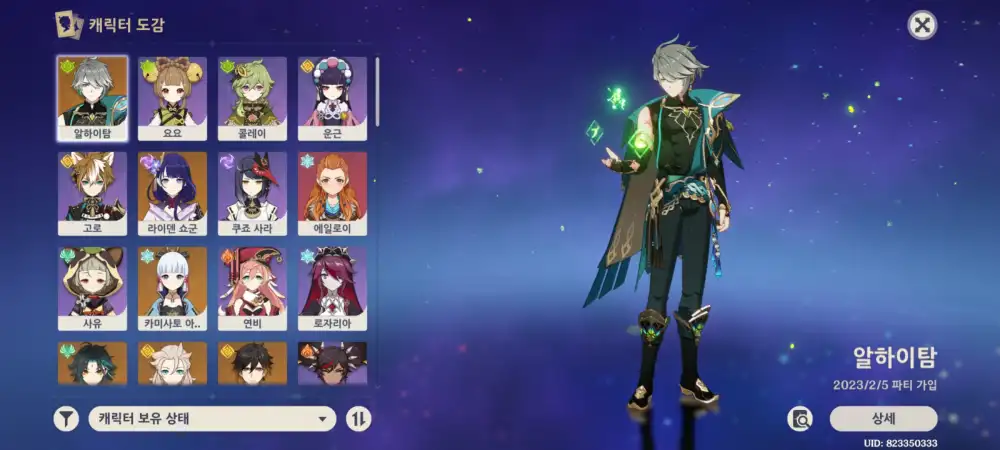Toggle the sort order arrows button
This screenshot has width=1000, height=450.
pos(358,419)
